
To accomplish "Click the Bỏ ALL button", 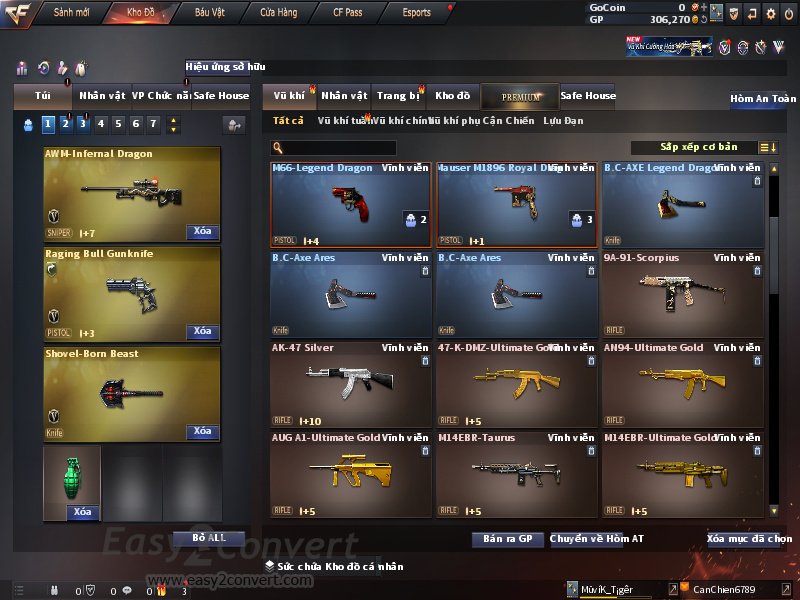I will pyautogui.click(x=209, y=538).
